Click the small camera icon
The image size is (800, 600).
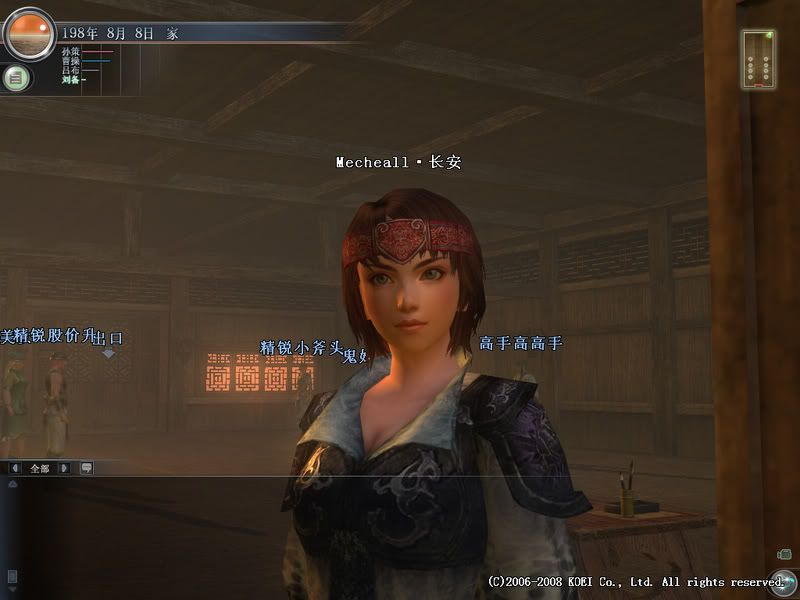pyautogui.click(x=783, y=553)
